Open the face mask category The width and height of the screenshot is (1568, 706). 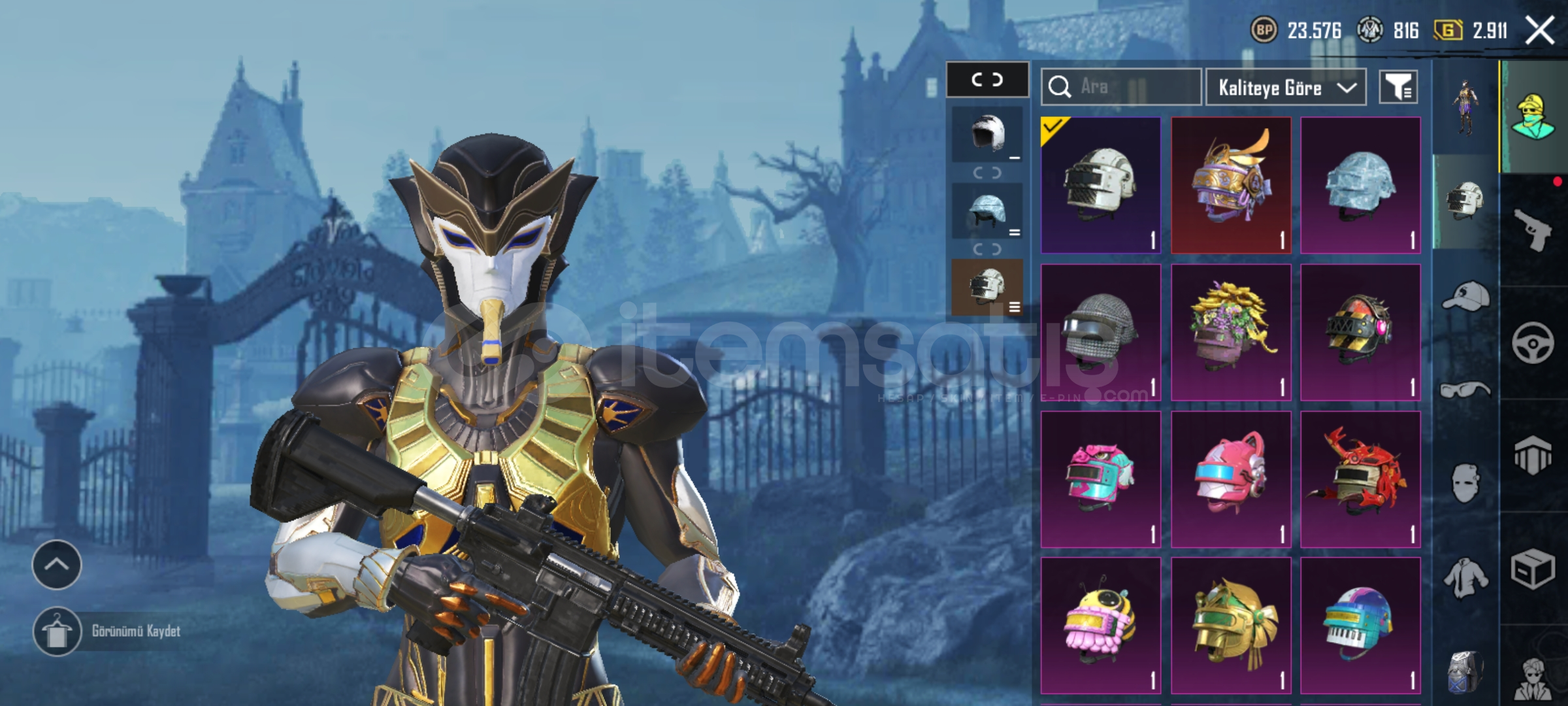[x=1465, y=484]
